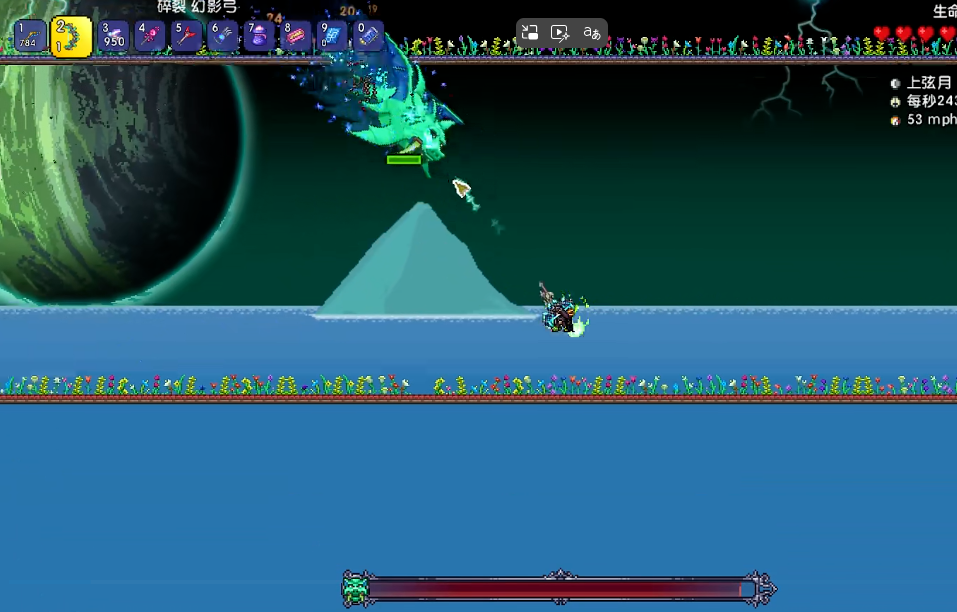957x612 pixels.
Task: Click the picture-in-picture overlay button
Action: tap(531, 33)
